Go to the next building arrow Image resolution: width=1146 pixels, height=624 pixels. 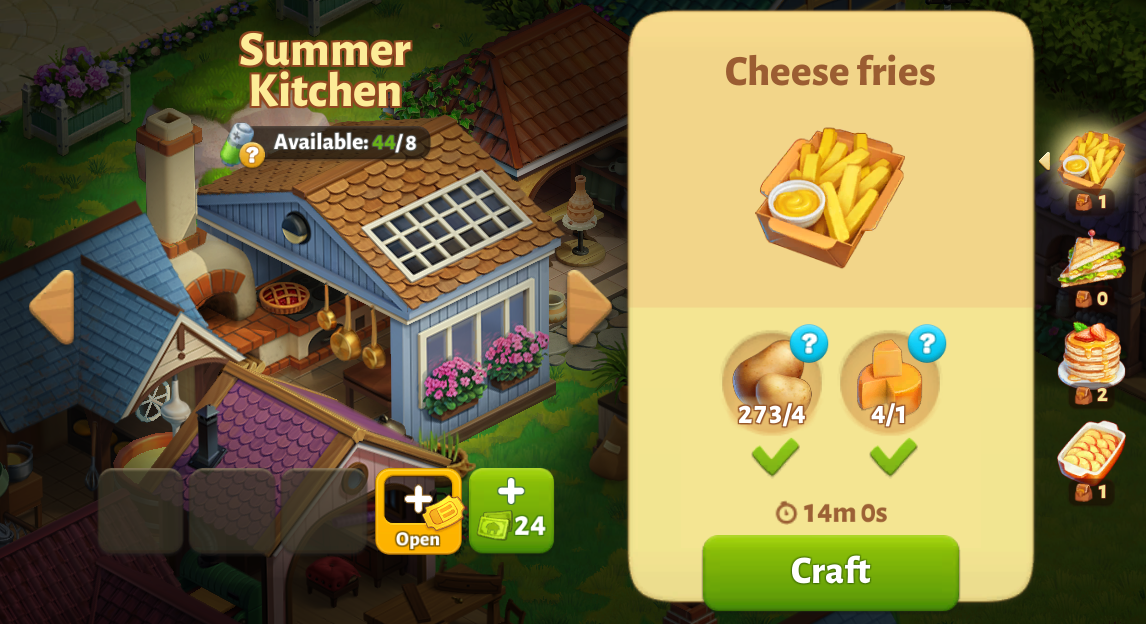point(588,306)
